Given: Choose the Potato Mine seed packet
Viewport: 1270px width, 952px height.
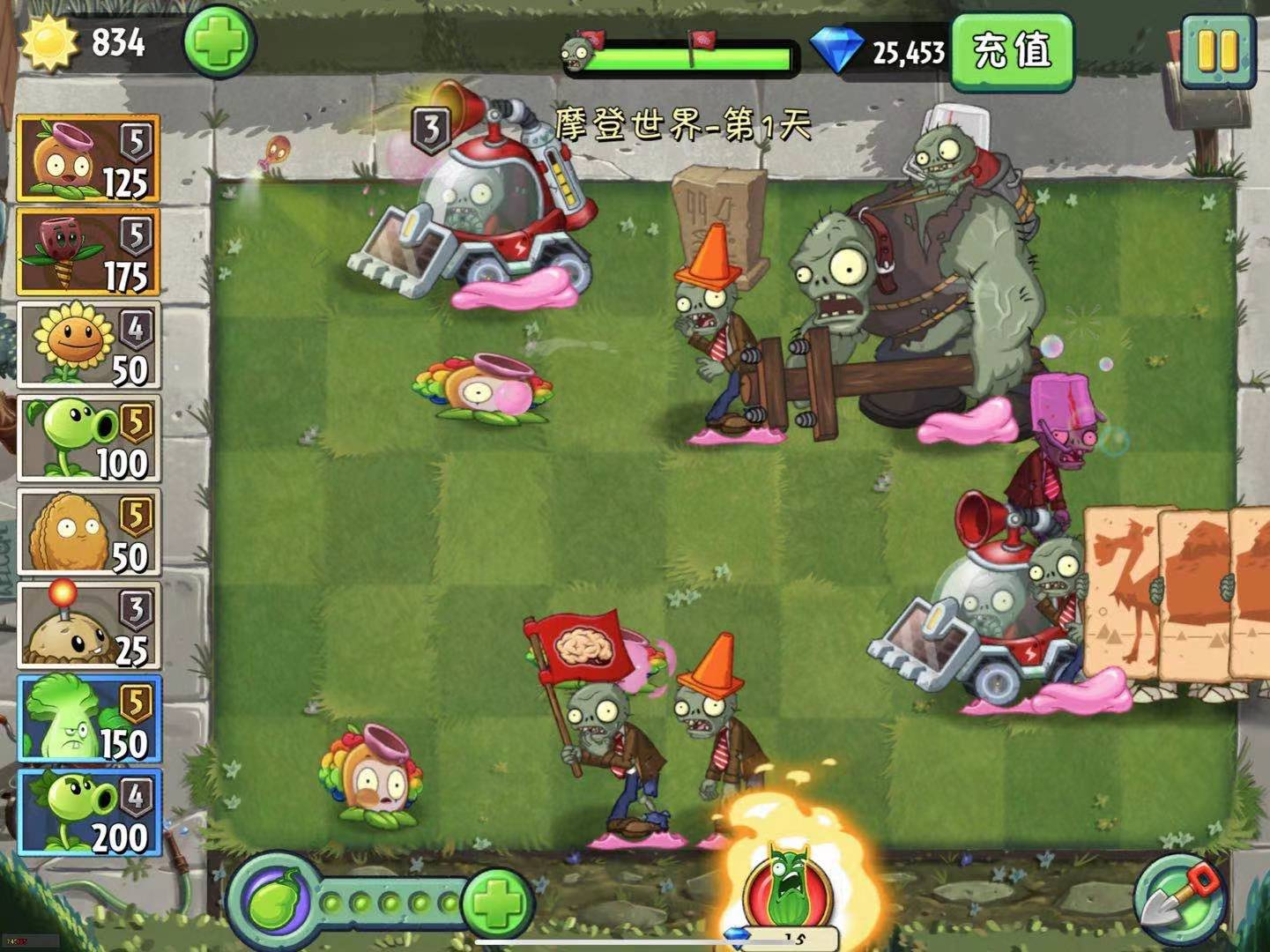Looking at the screenshot, I should click(x=88, y=626).
